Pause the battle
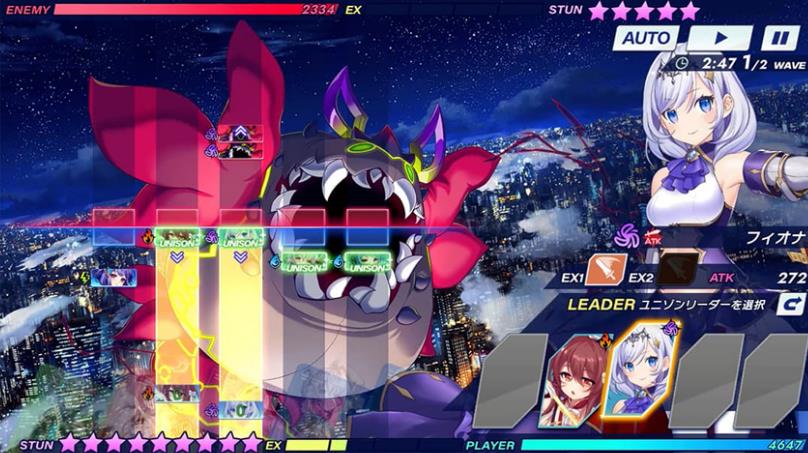This screenshot has width=808, height=453. (779, 38)
